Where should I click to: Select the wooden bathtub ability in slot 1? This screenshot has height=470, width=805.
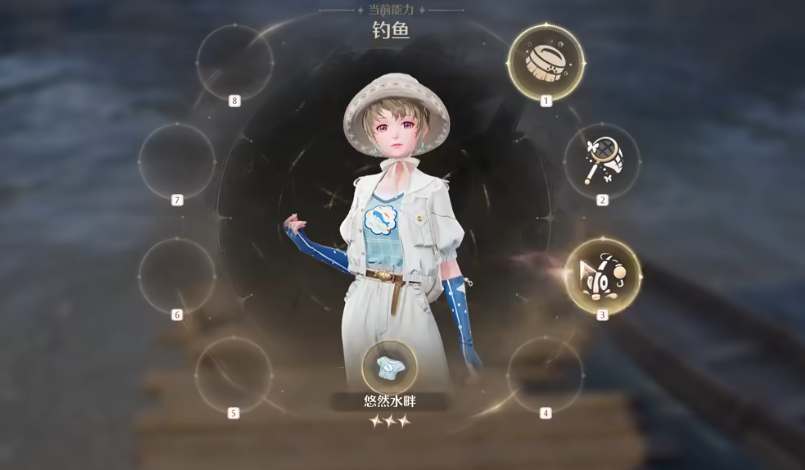pyautogui.click(x=546, y=61)
